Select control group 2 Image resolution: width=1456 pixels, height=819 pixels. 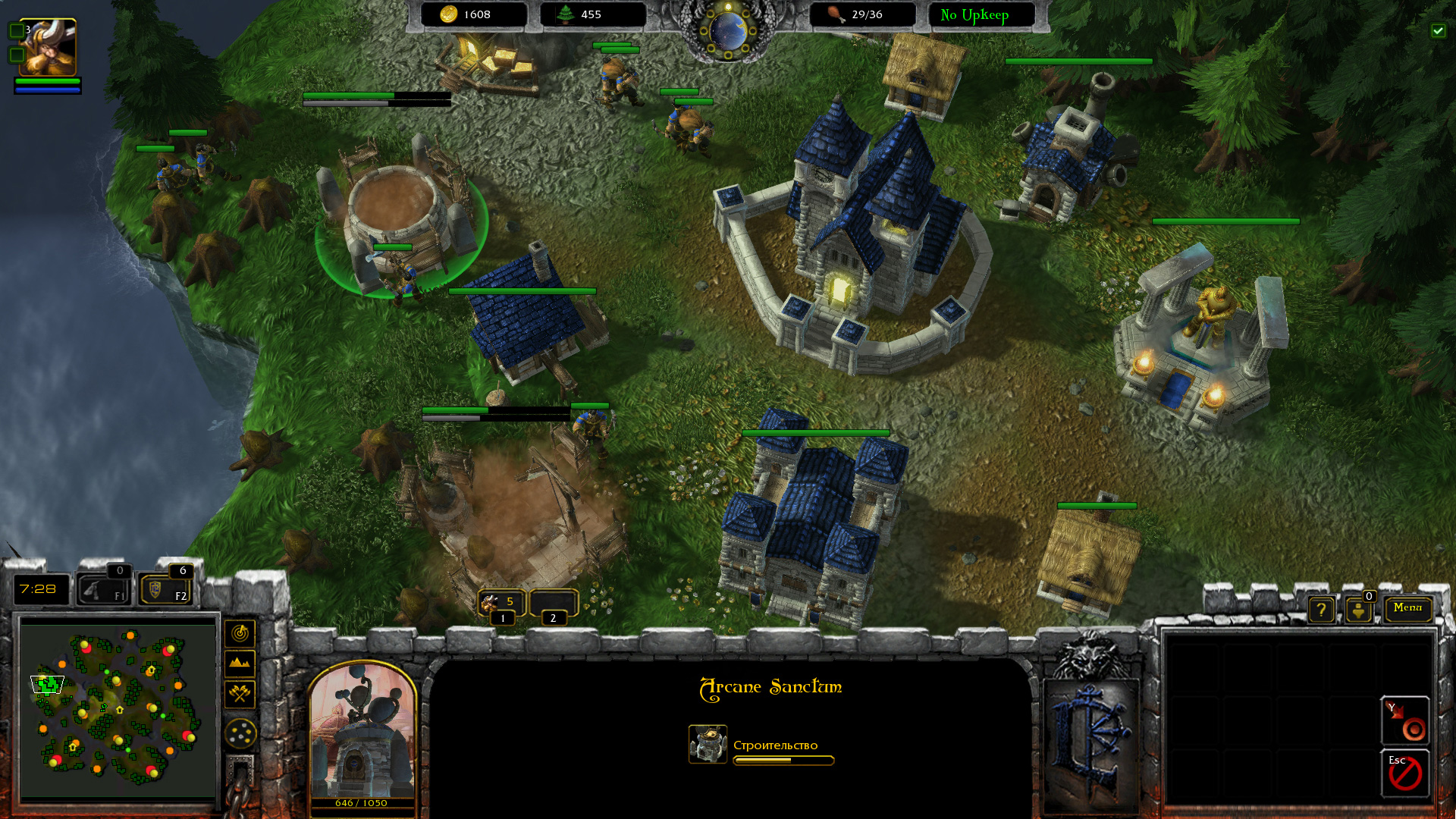click(554, 604)
